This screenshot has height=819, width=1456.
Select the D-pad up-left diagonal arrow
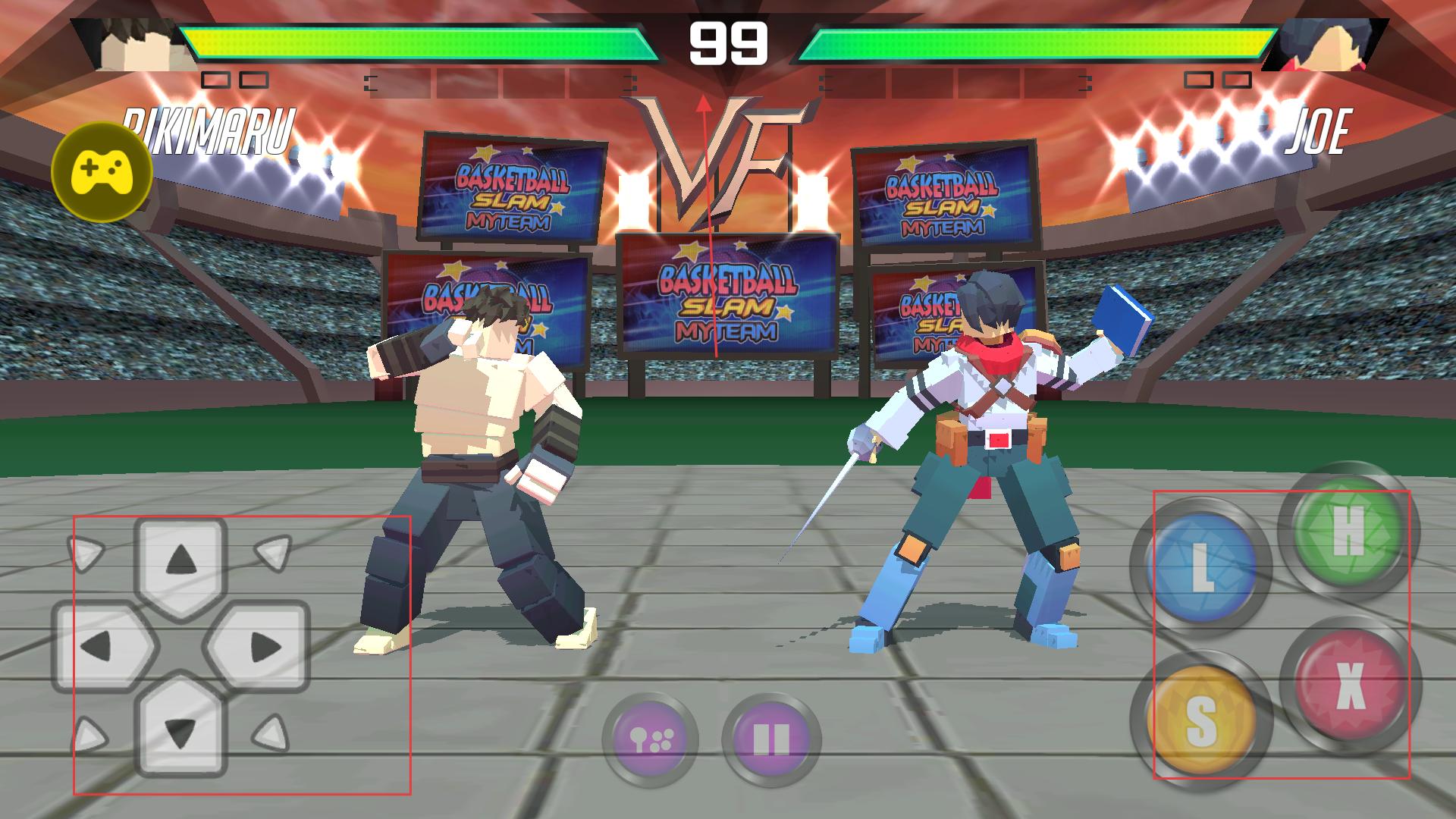pyautogui.click(x=86, y=553)
